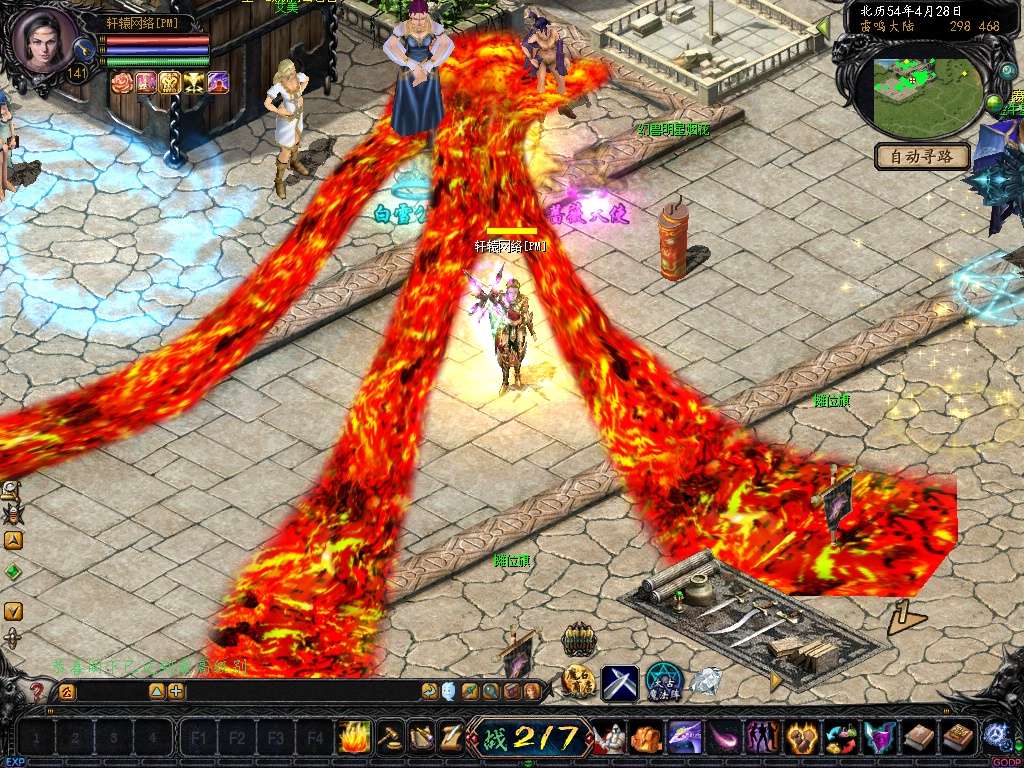
Task: Click the green orb beside the minimap
Action: [x=994, y=103]
